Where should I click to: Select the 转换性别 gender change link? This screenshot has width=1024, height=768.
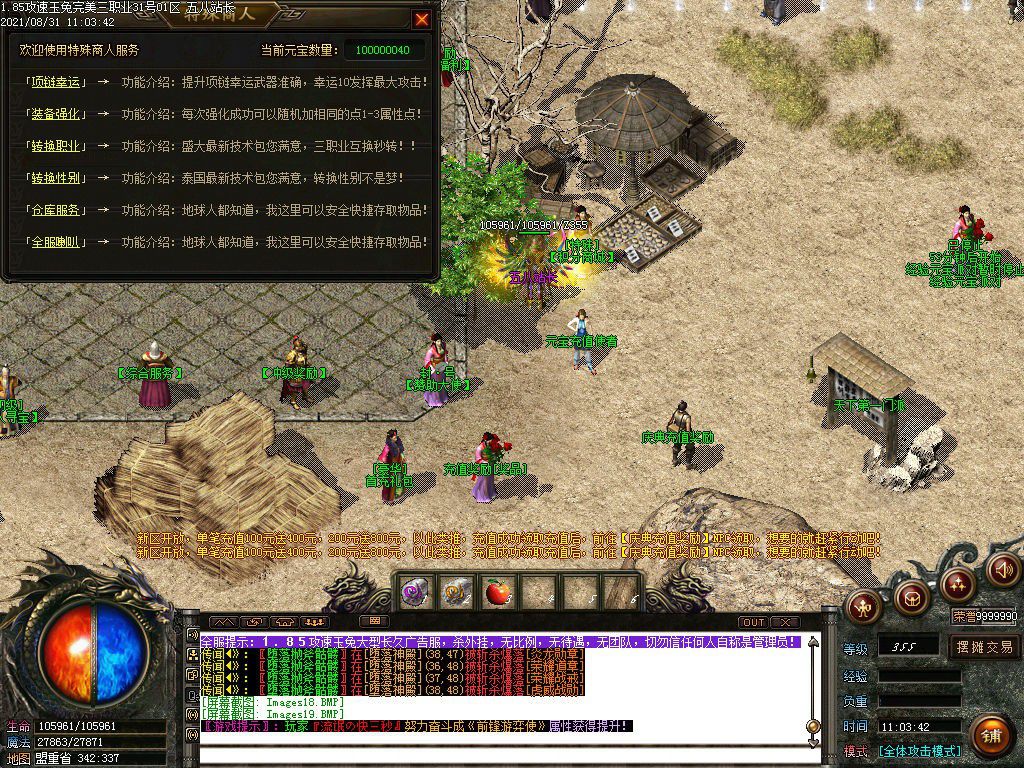[x=54, y=178]
